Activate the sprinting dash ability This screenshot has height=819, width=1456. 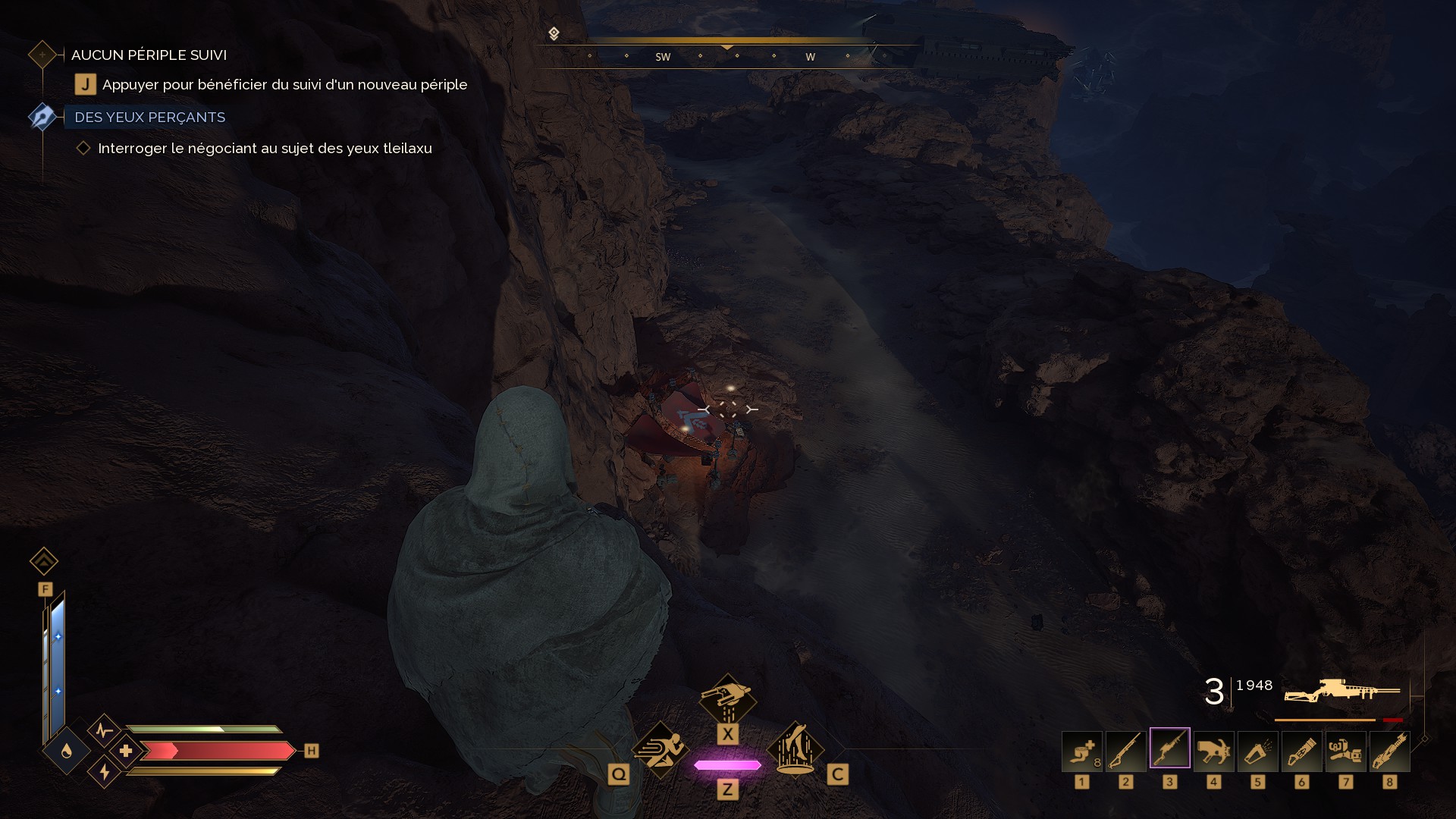pyautogui.click(x=660, y=749)
